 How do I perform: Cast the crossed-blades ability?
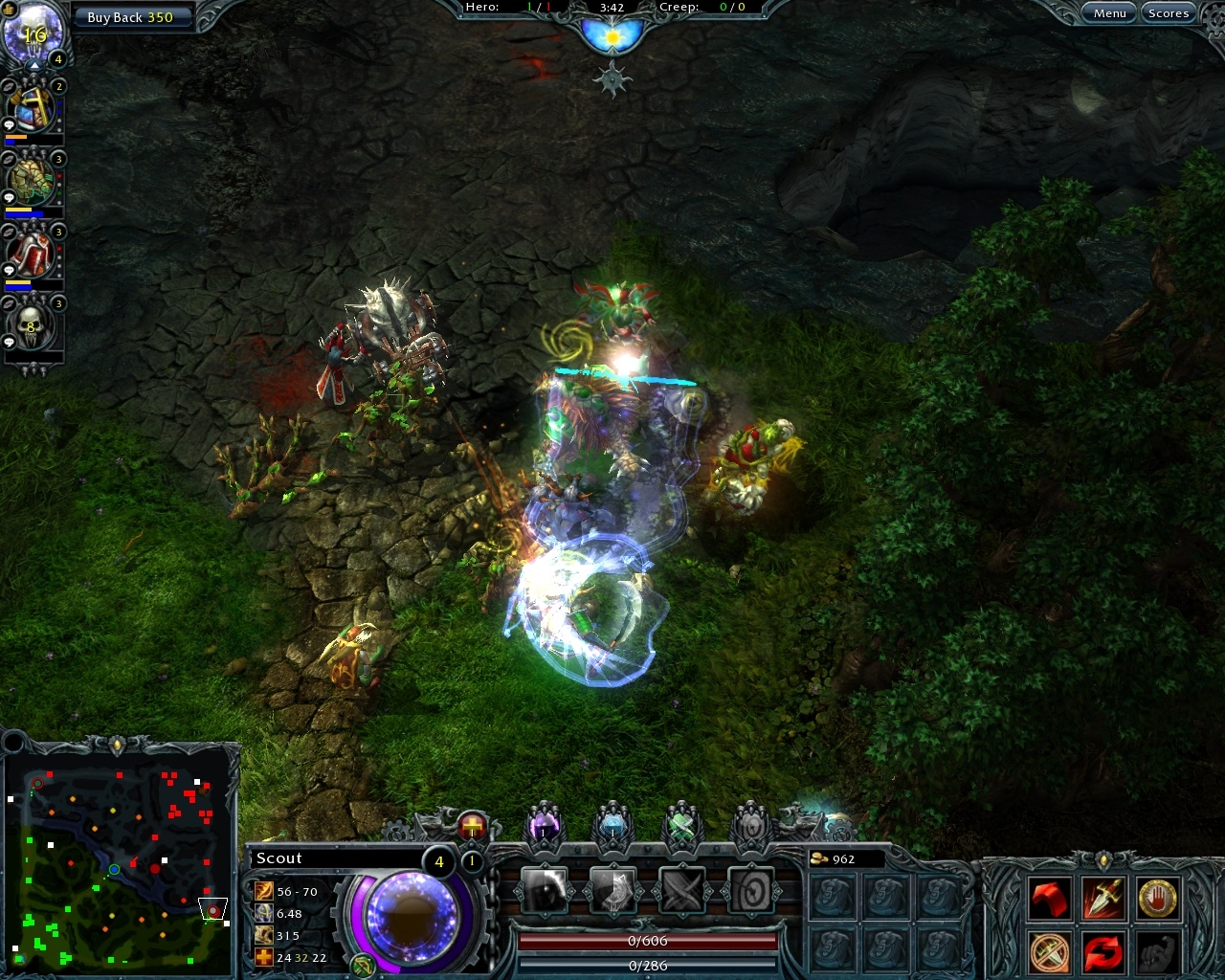685,891
